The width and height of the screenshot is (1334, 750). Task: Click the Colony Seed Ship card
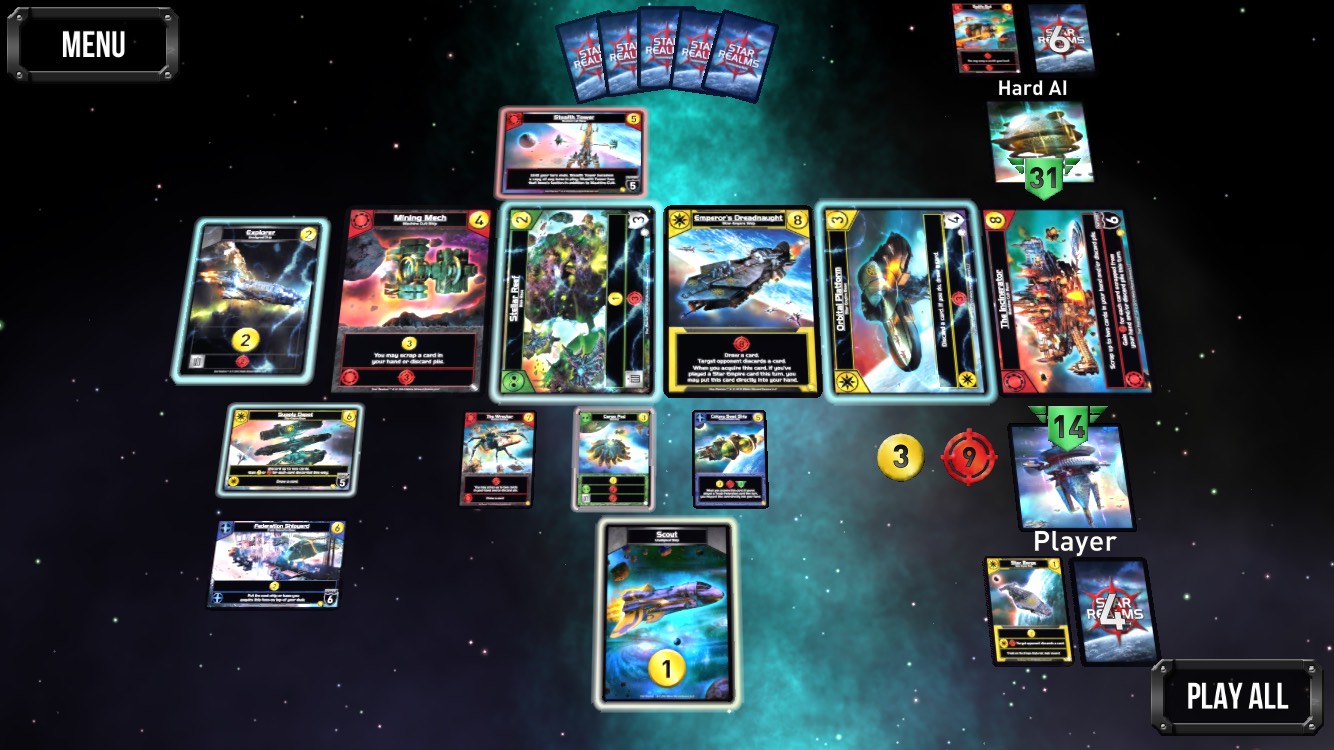coord(731,460)
